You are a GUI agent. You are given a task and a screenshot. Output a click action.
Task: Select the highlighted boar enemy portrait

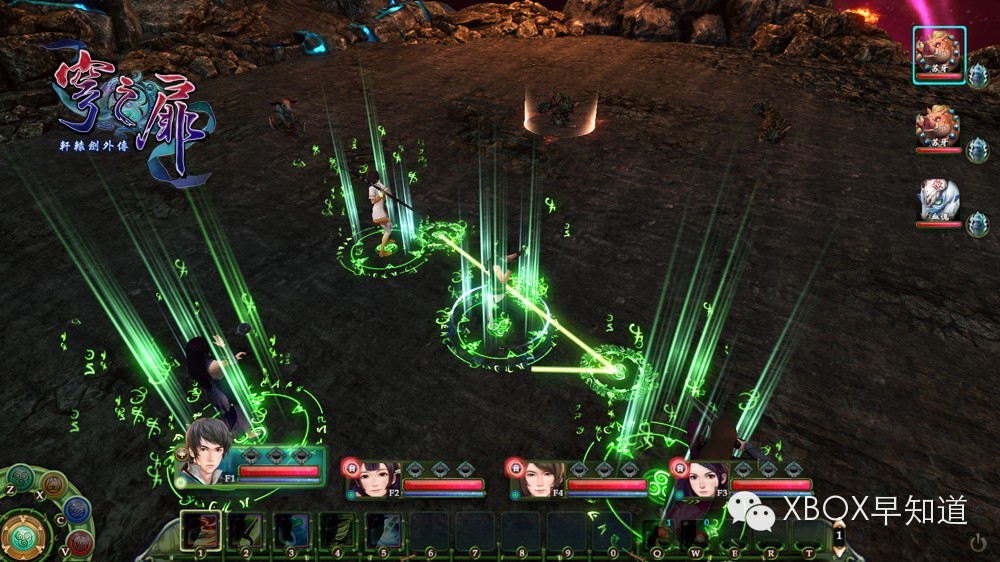coord(939,50)
